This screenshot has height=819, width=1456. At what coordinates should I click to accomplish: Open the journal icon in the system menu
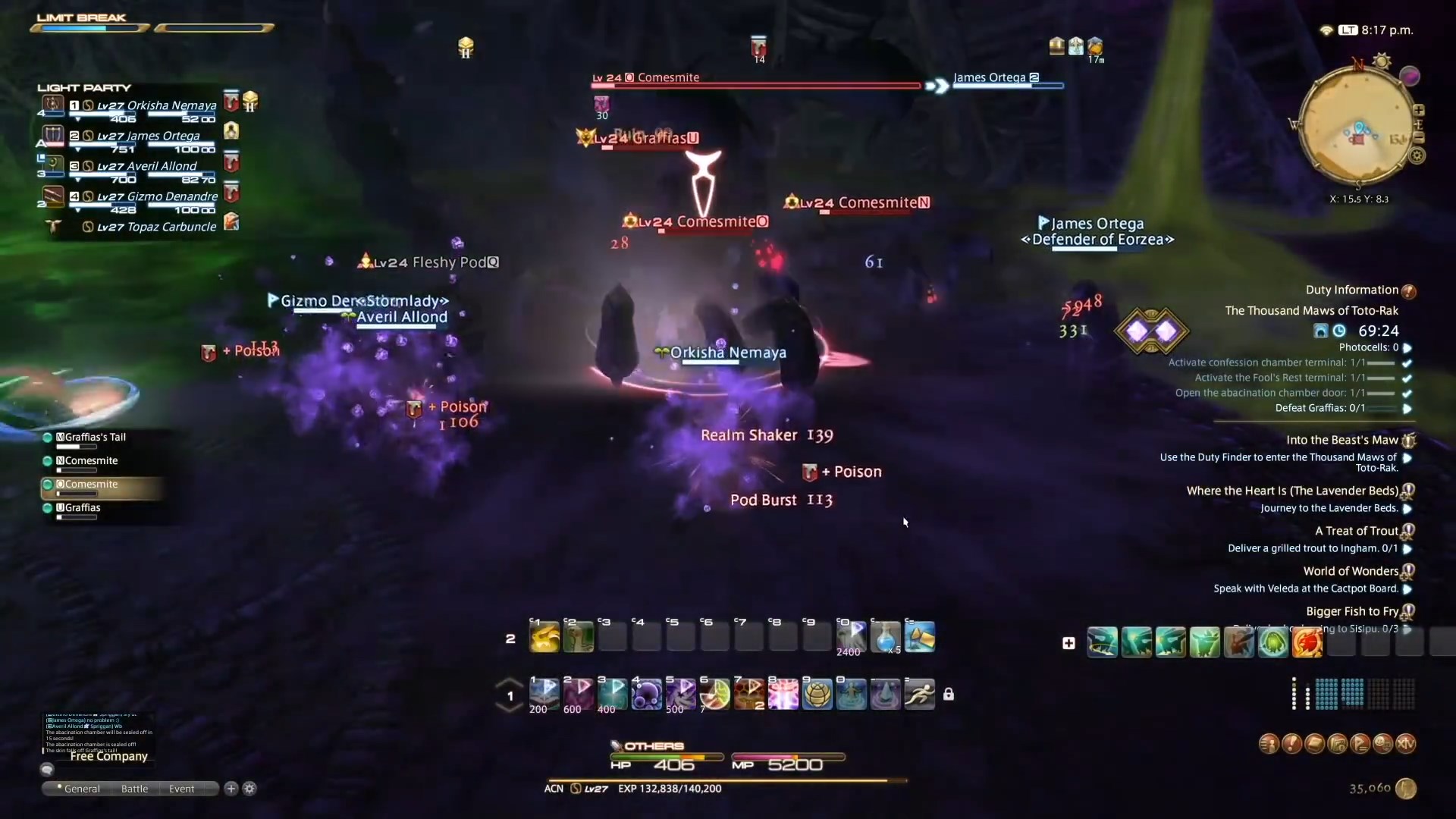pos(1314,744)
